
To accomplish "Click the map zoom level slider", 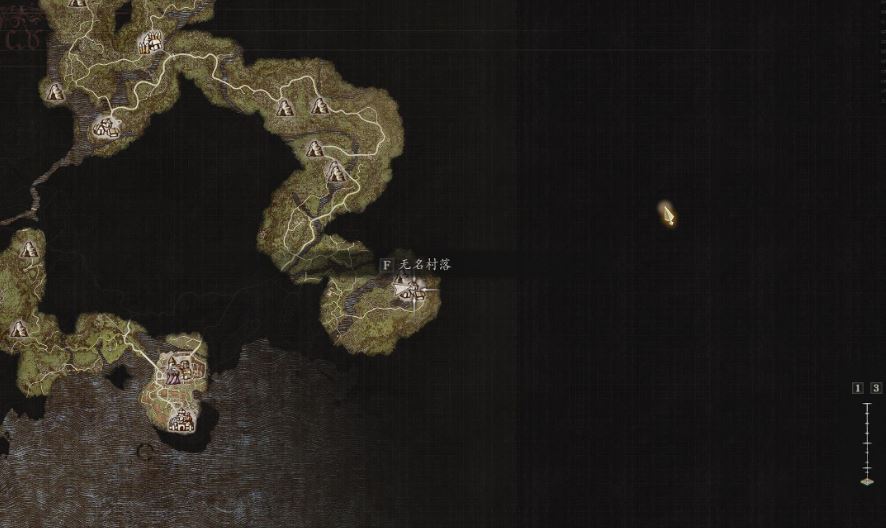I will (x=867, y=440).
